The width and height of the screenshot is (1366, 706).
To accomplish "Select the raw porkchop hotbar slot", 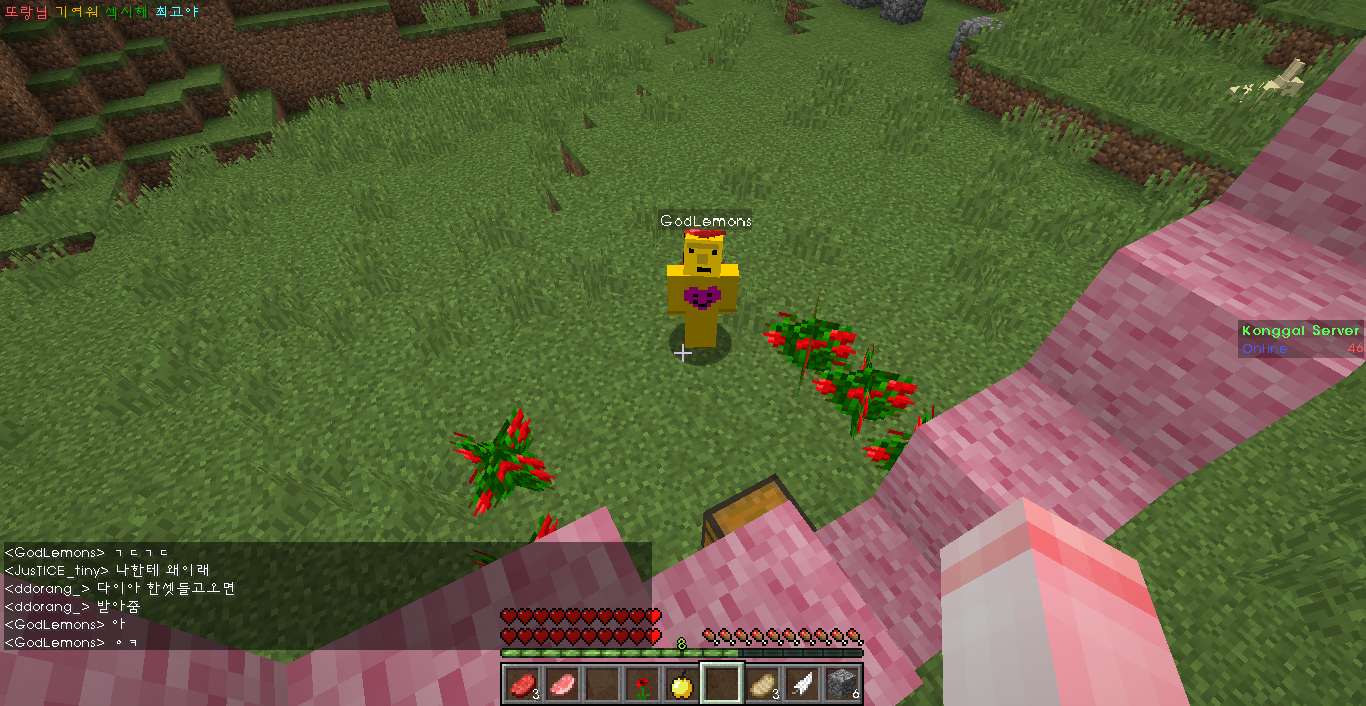I will pos(560,685).
